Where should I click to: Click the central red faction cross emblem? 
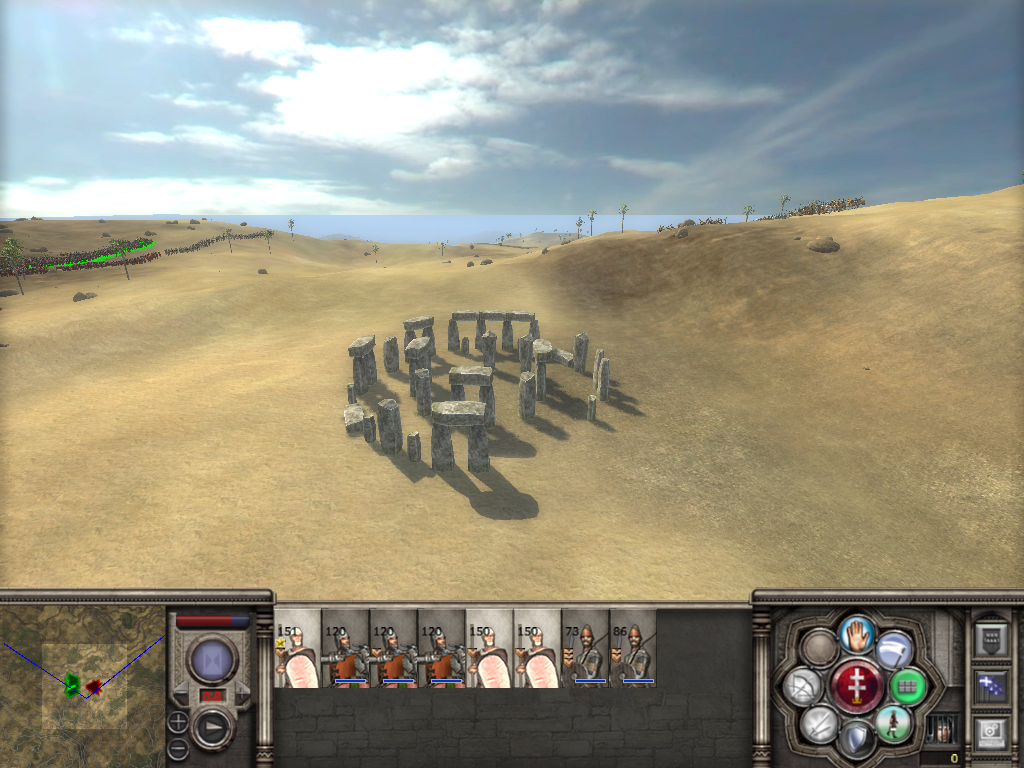click(857, 686)
